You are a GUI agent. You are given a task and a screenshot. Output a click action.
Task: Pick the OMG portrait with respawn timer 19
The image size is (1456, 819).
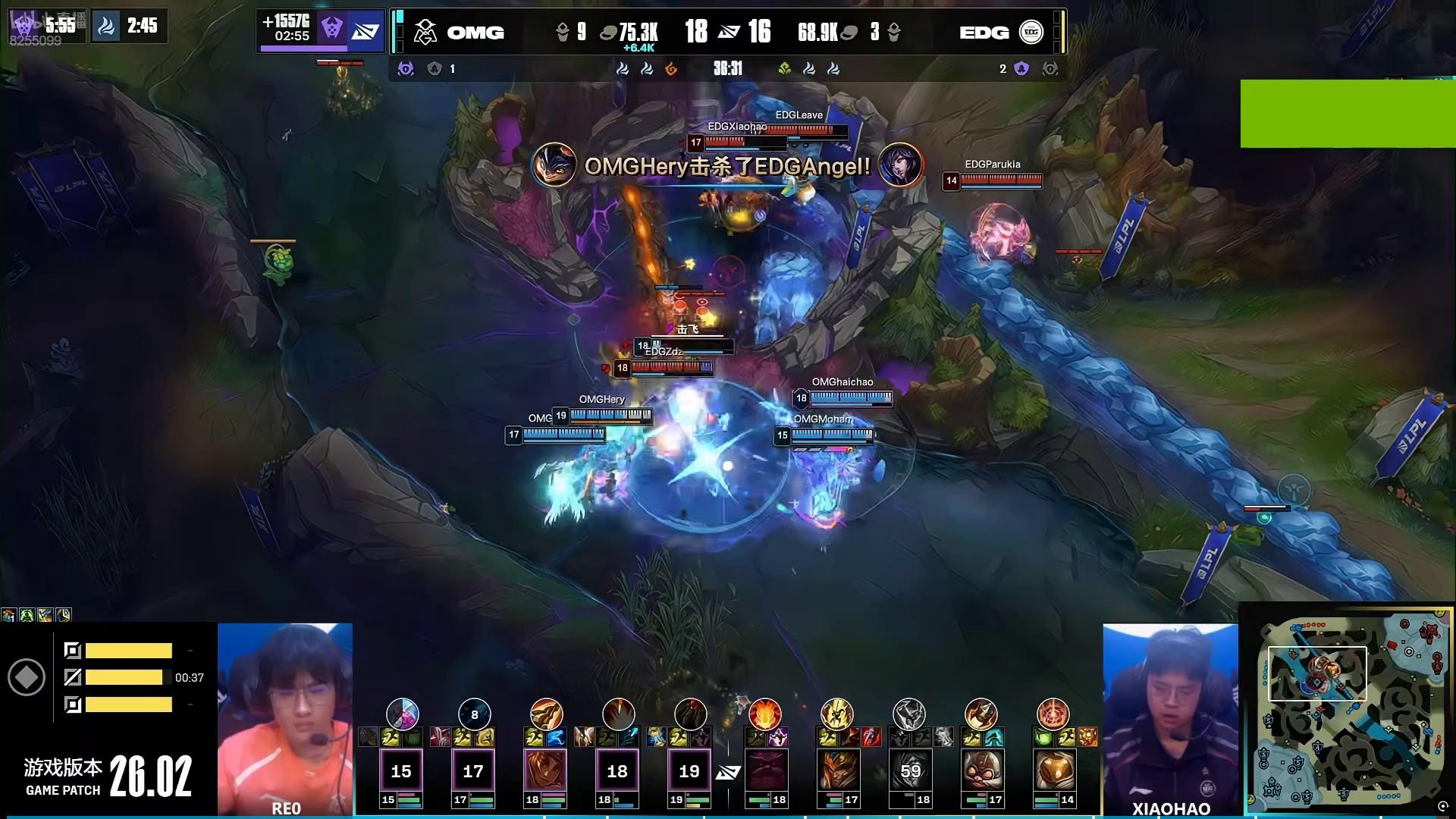[689, 770]
